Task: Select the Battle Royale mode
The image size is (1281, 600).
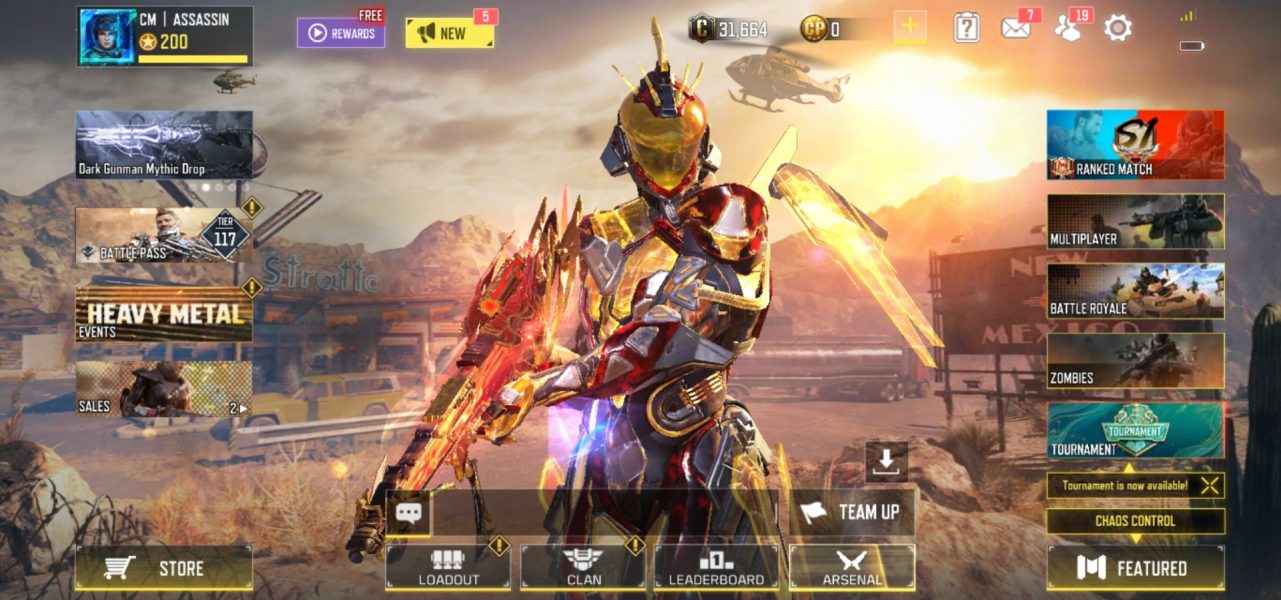Action: (1135, 291)
